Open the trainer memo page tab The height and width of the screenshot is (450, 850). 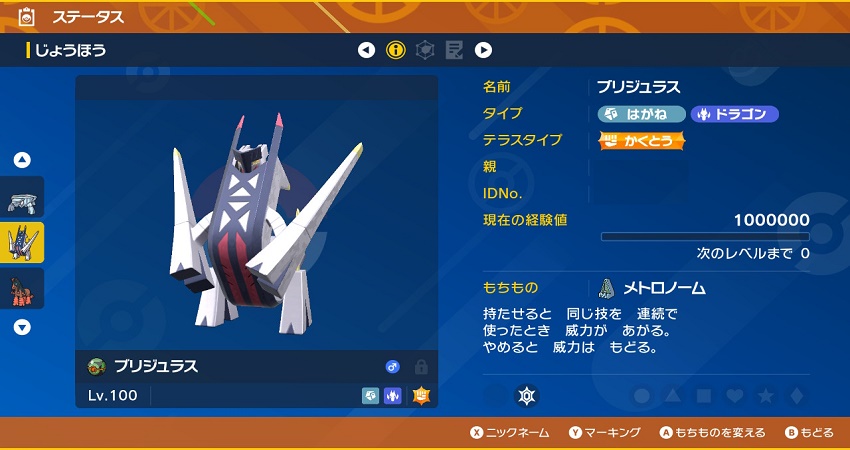point(454,50)
